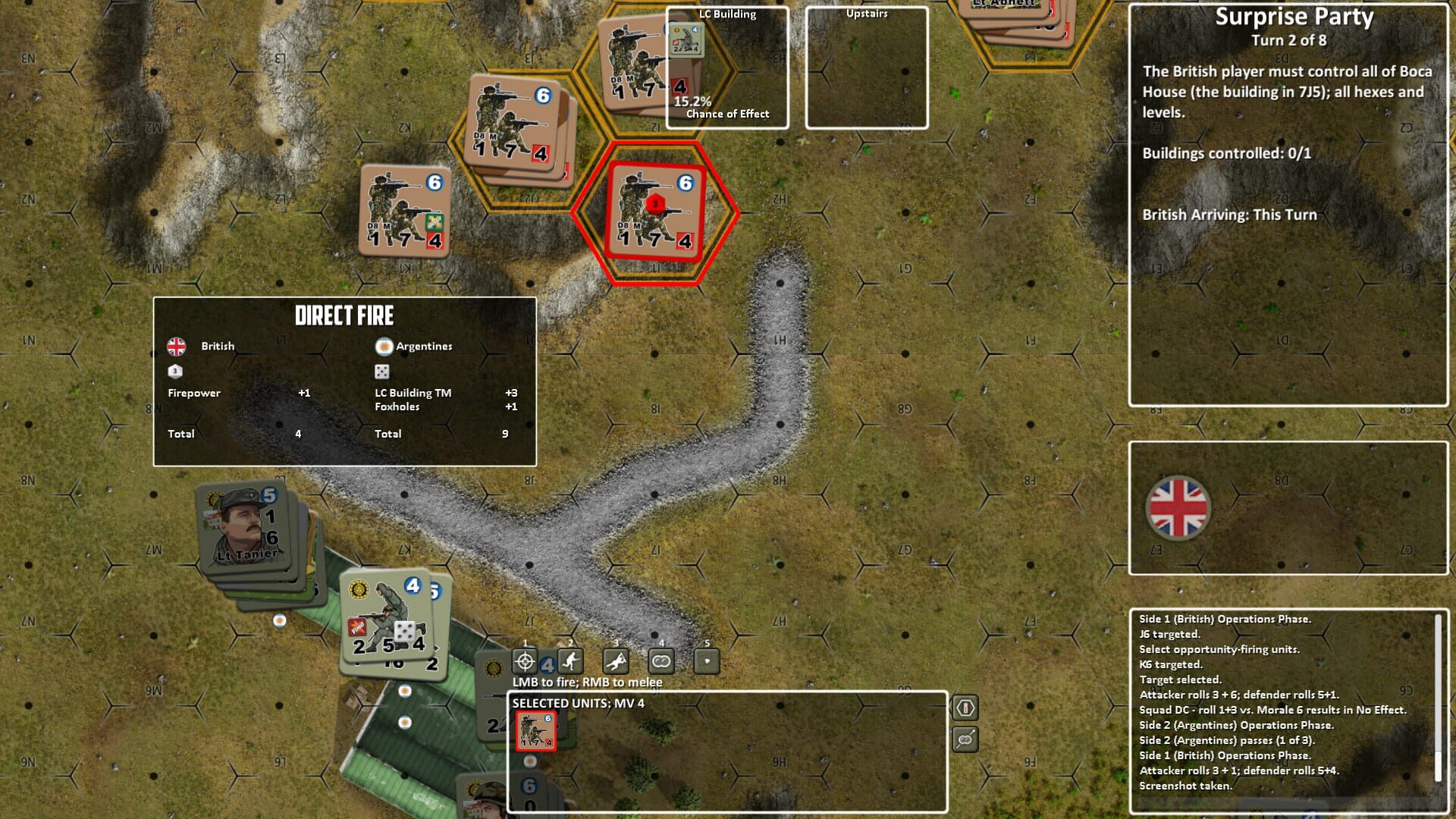Viewport: 1456px width, 819px height.
Task: Activate the move order icon
Action: click(x=569, y=661)
